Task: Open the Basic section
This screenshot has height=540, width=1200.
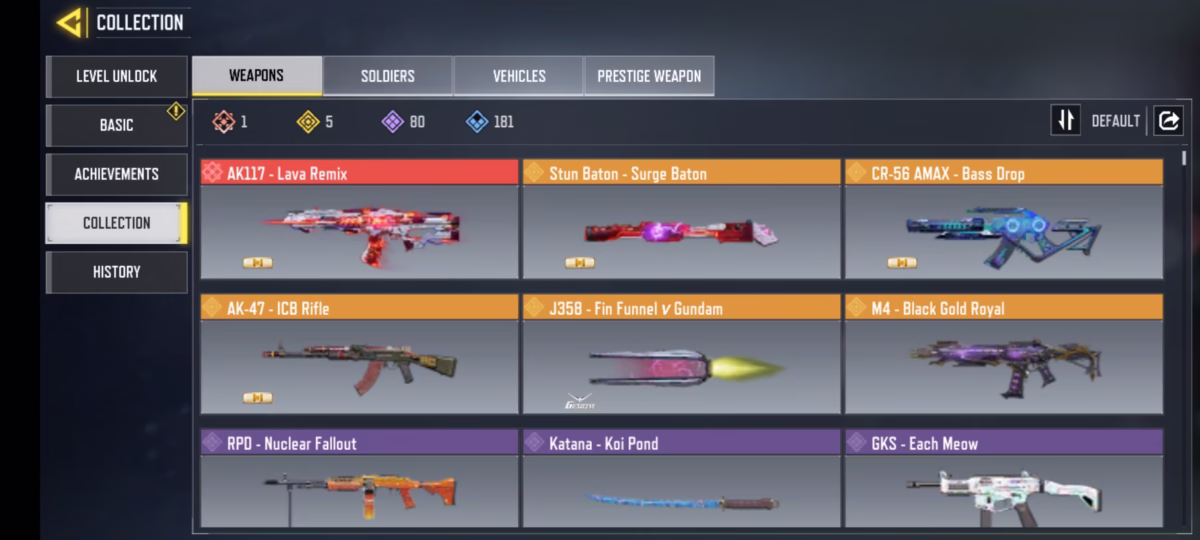Action: [x=116, y=125]
